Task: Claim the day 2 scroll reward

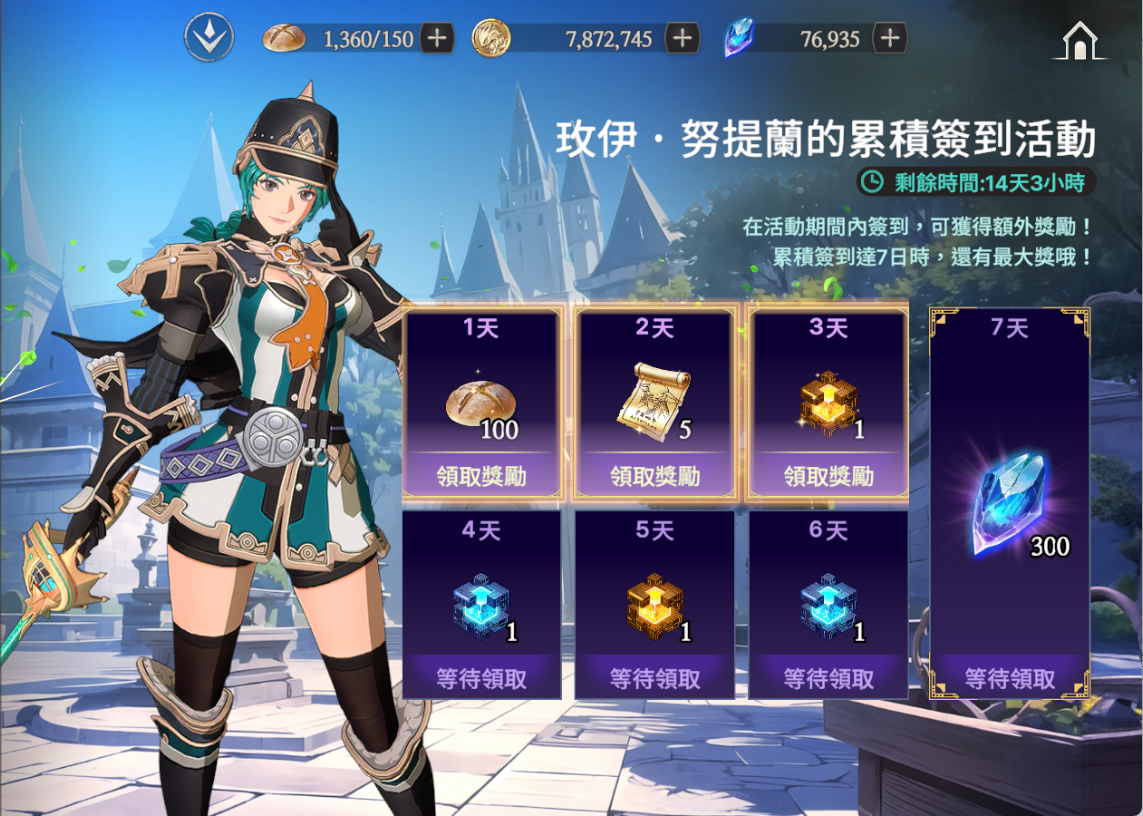Action: [x=655, y=476]
